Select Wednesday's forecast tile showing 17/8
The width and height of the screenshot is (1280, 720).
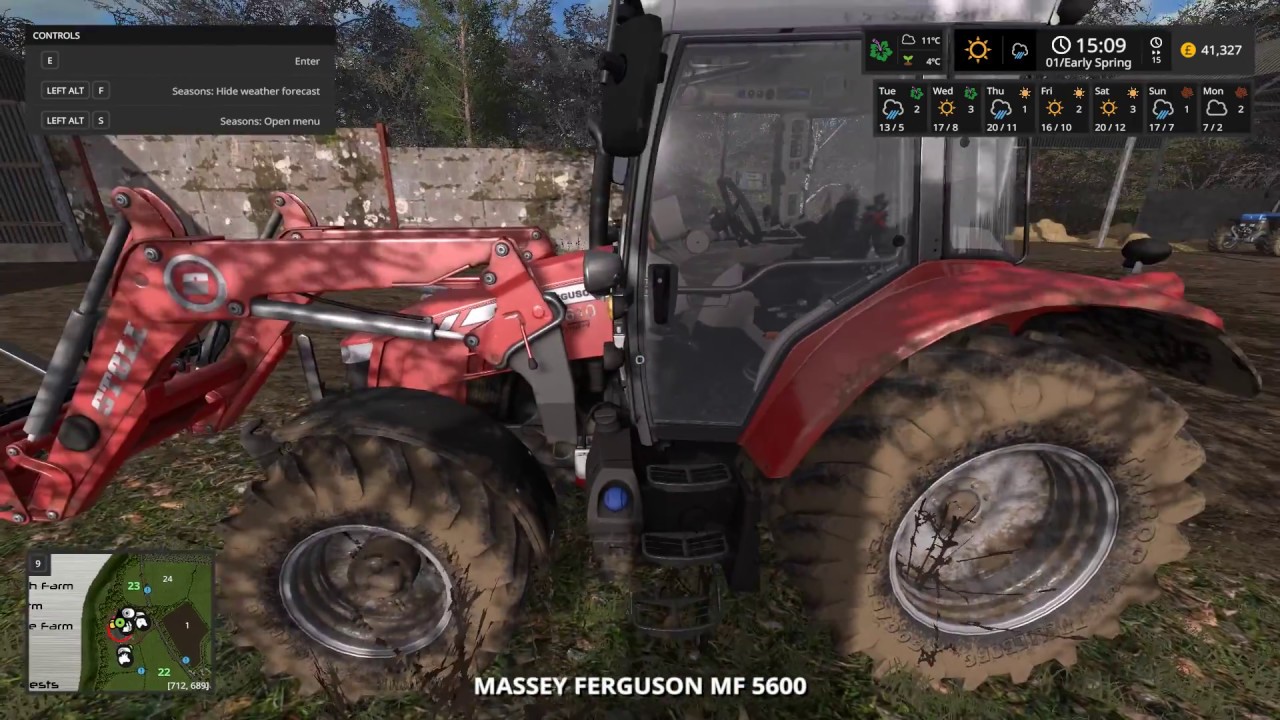950,108
